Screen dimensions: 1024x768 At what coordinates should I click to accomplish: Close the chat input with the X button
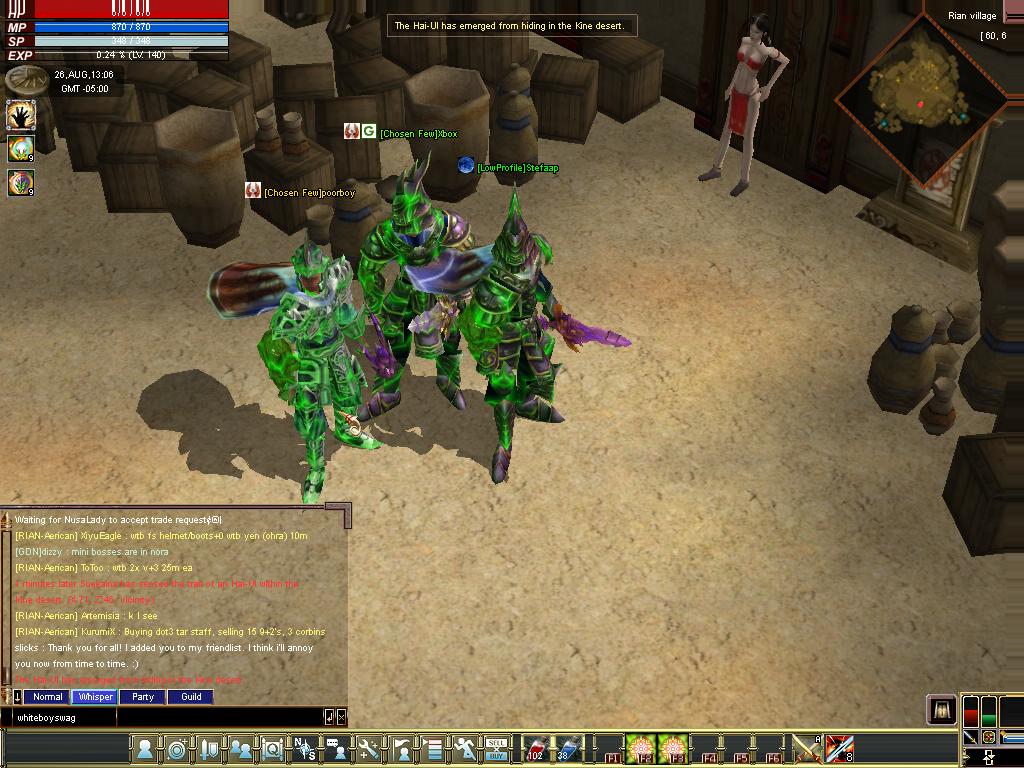coord(341,716)
